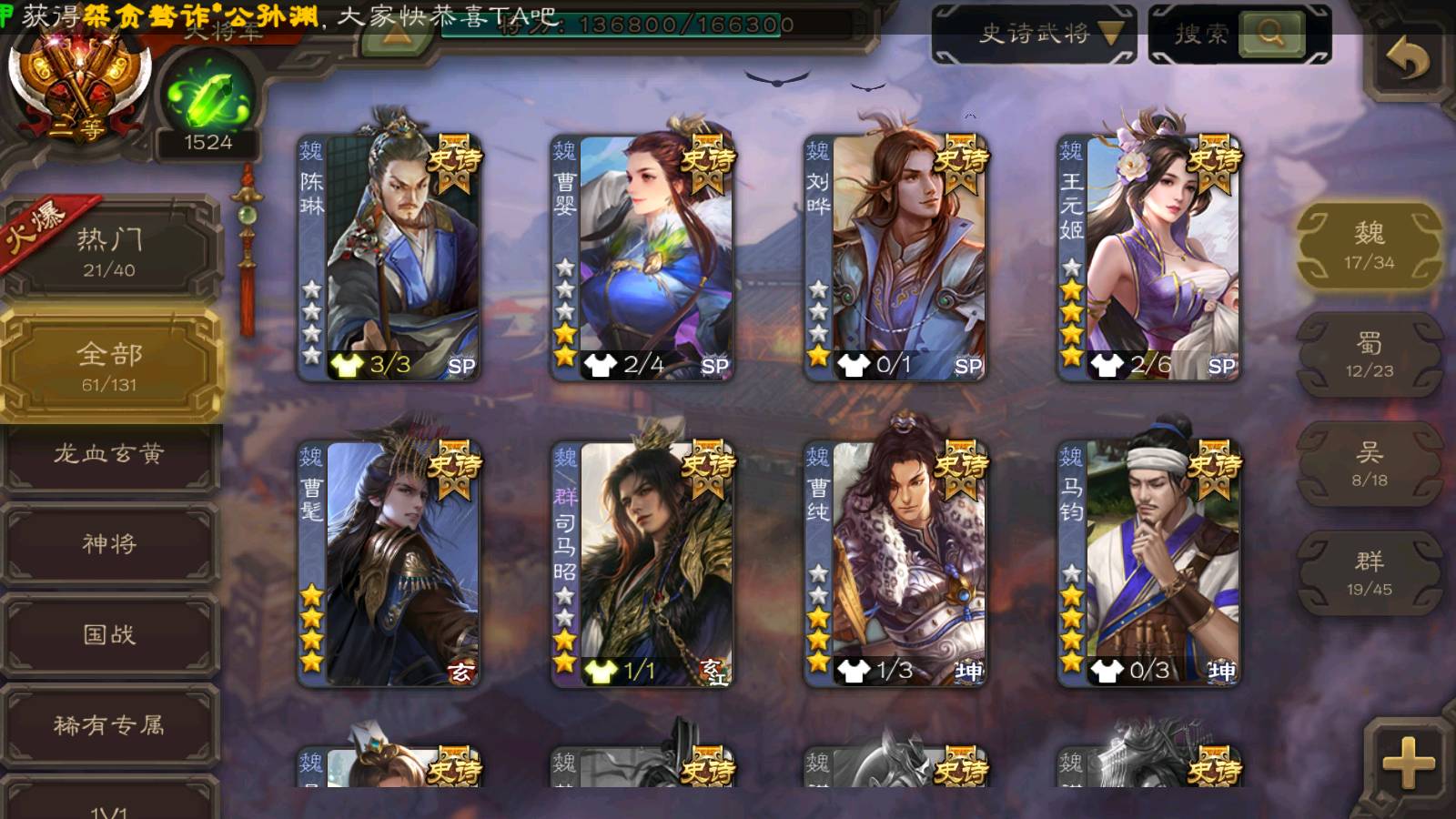This screenshot has width=1456, height=819.
Task: Switch to the 国战 category
Action: click(110, 634)
